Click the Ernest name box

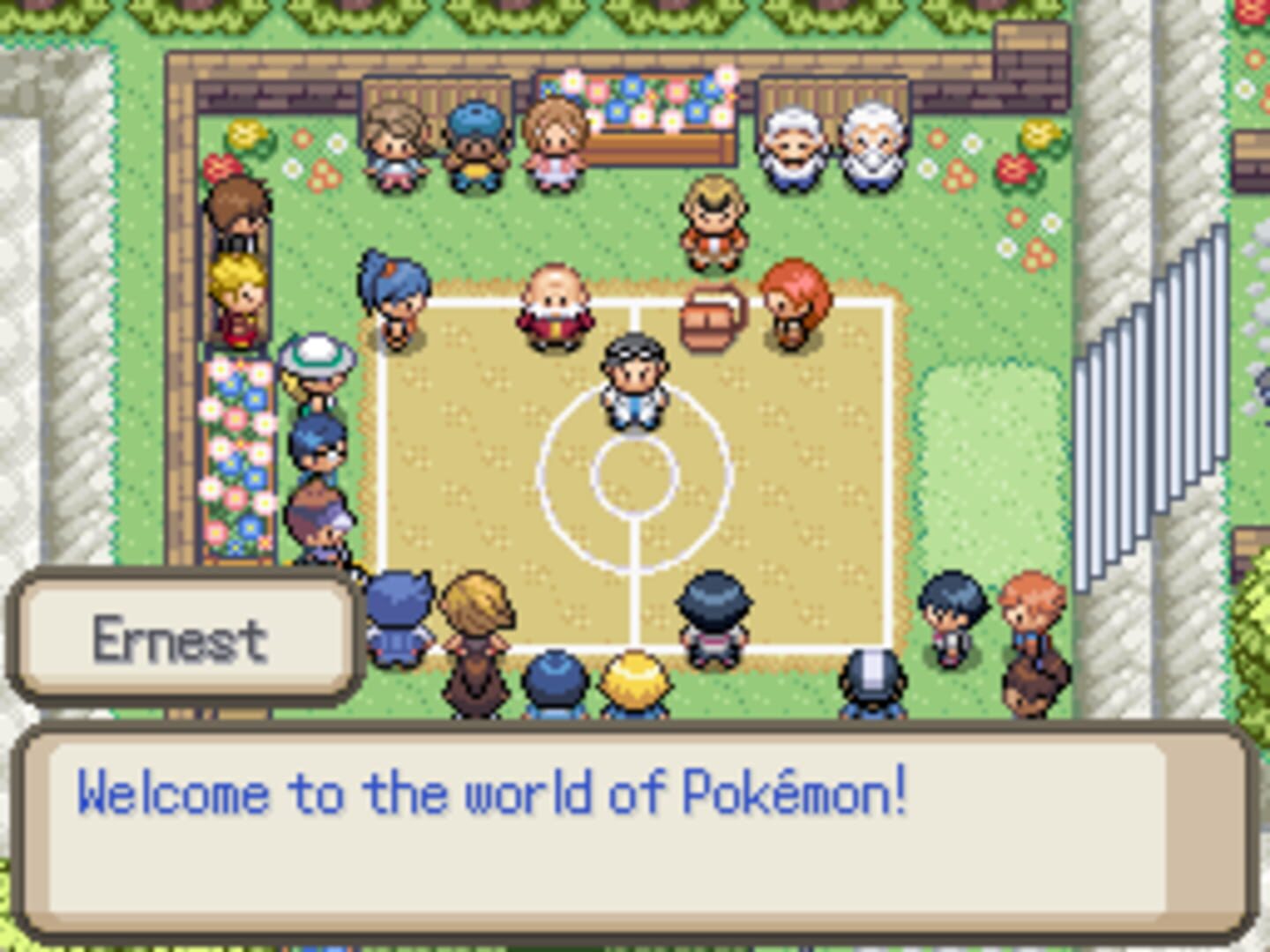click(x=181, y=639)
